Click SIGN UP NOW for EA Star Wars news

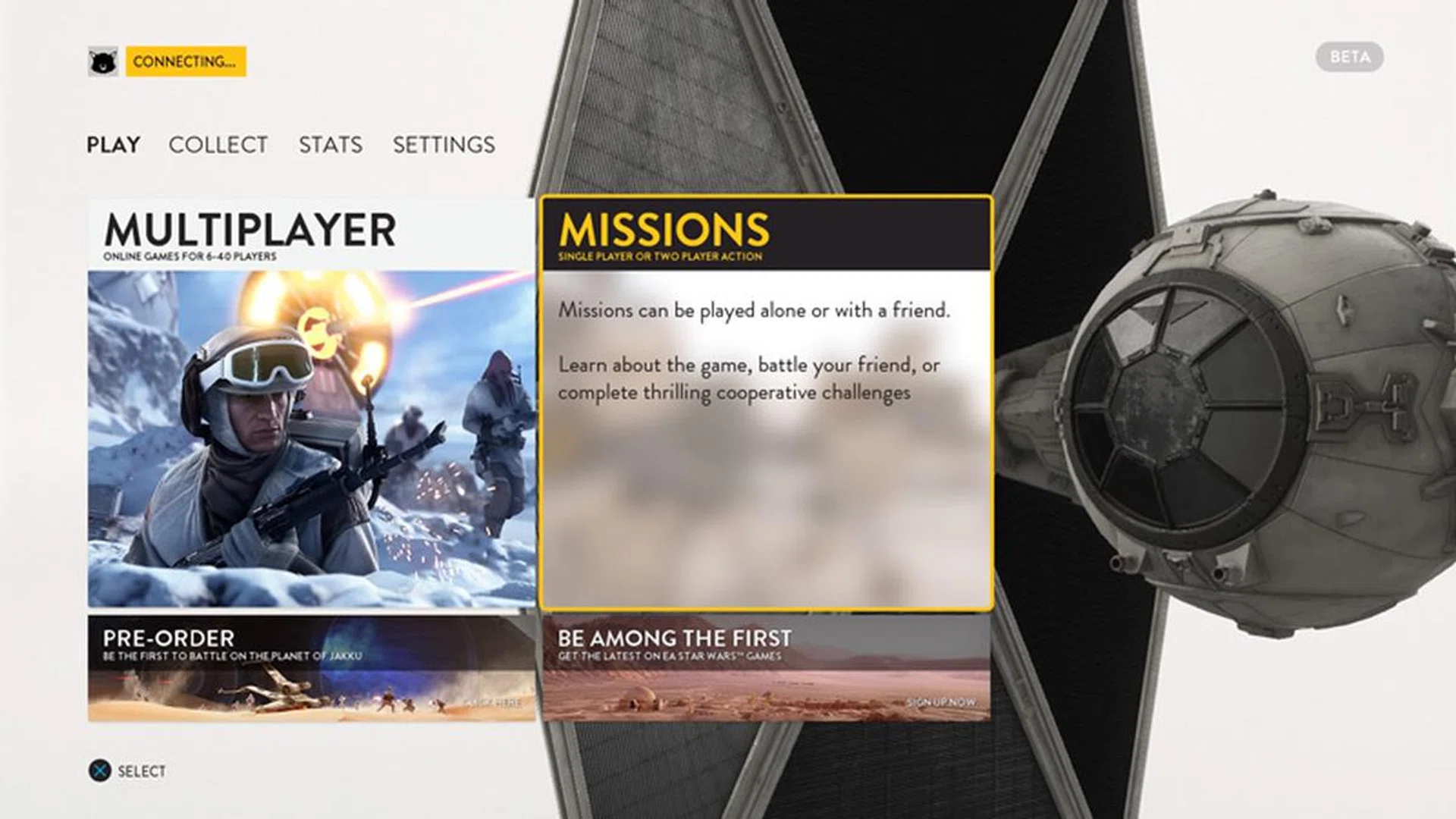[x=940, y=703]
